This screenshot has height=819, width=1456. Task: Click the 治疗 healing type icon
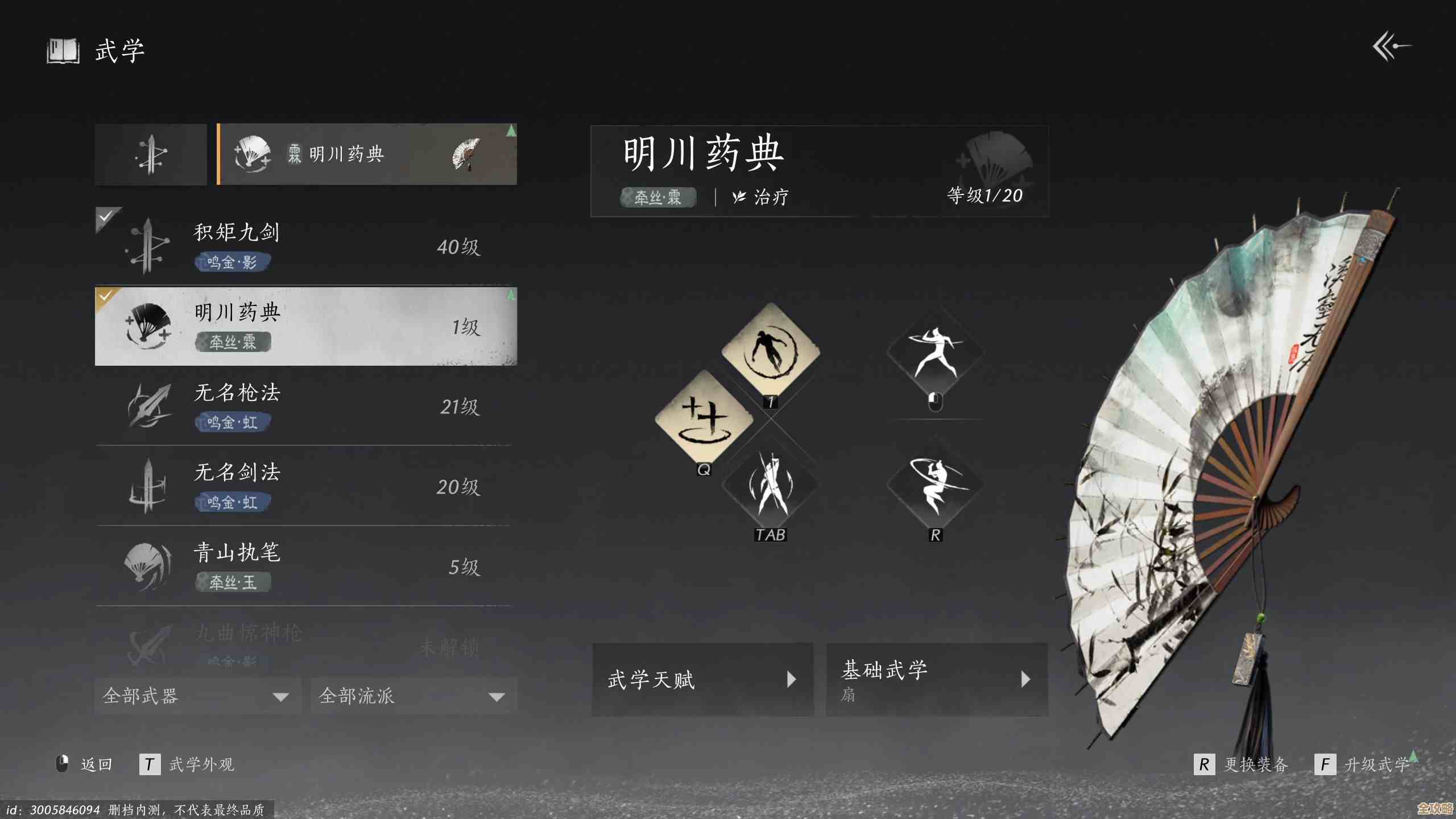pos(739,197)
